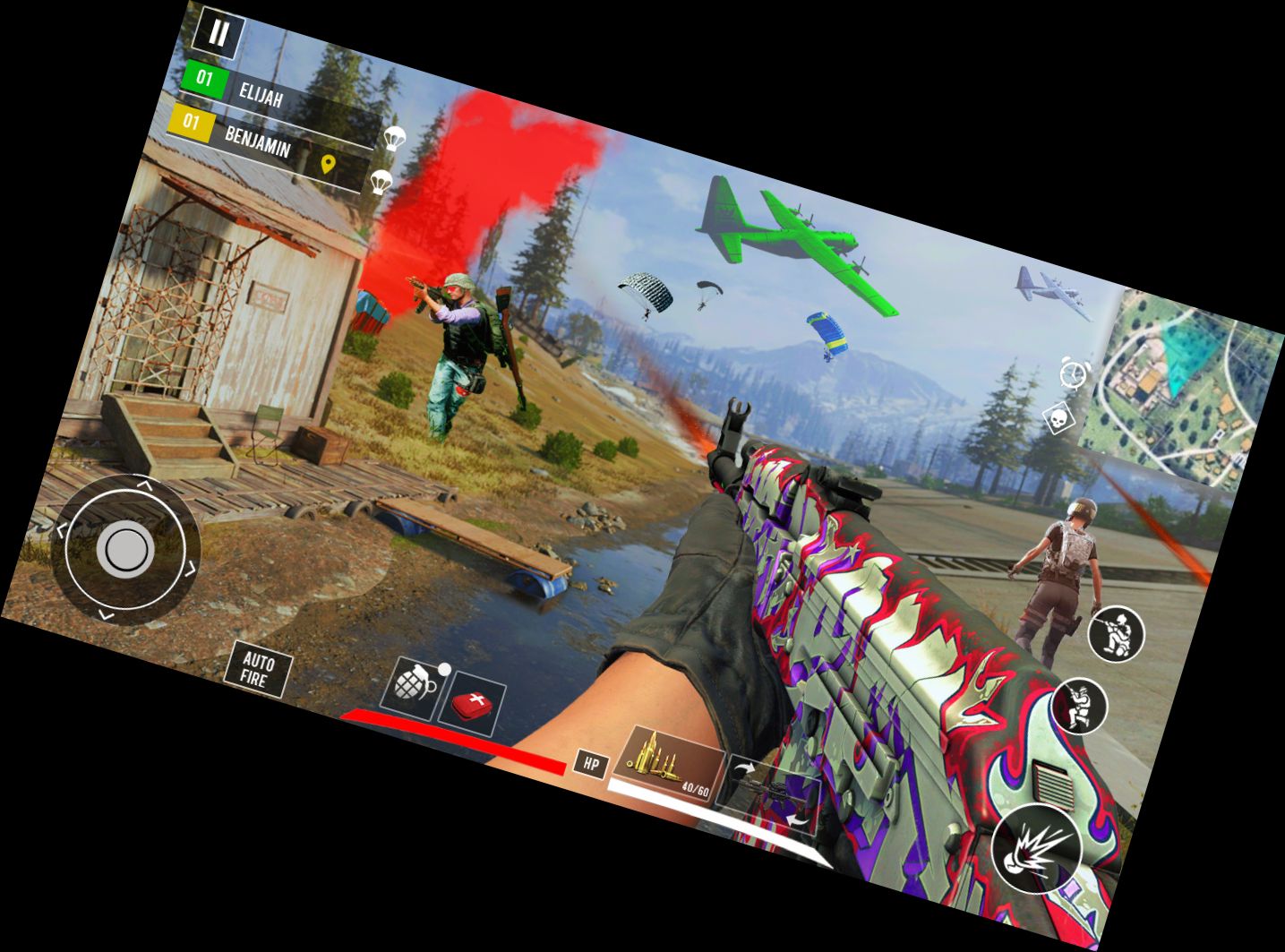Switch weapons using the swap arrow
This screenshot has width=1285, height=952.
point(745,769)
